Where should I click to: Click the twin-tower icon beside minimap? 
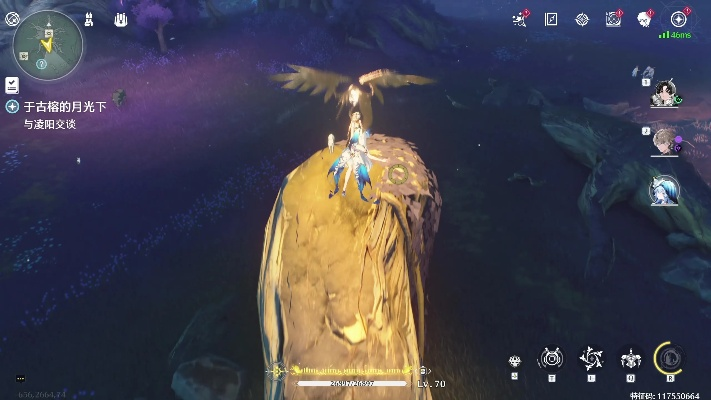pos(89,19)
